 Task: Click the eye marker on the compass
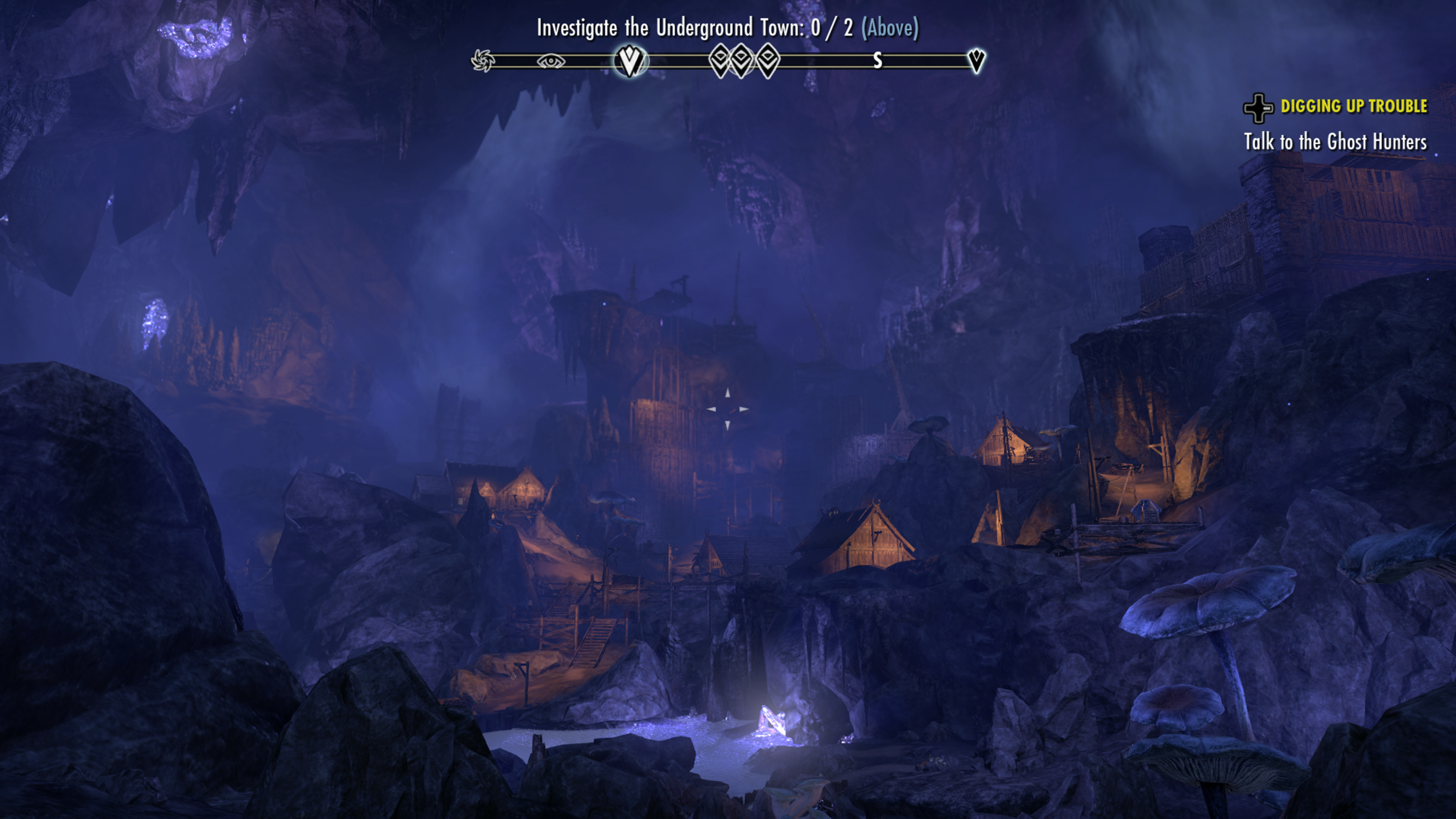pos(551,61)
